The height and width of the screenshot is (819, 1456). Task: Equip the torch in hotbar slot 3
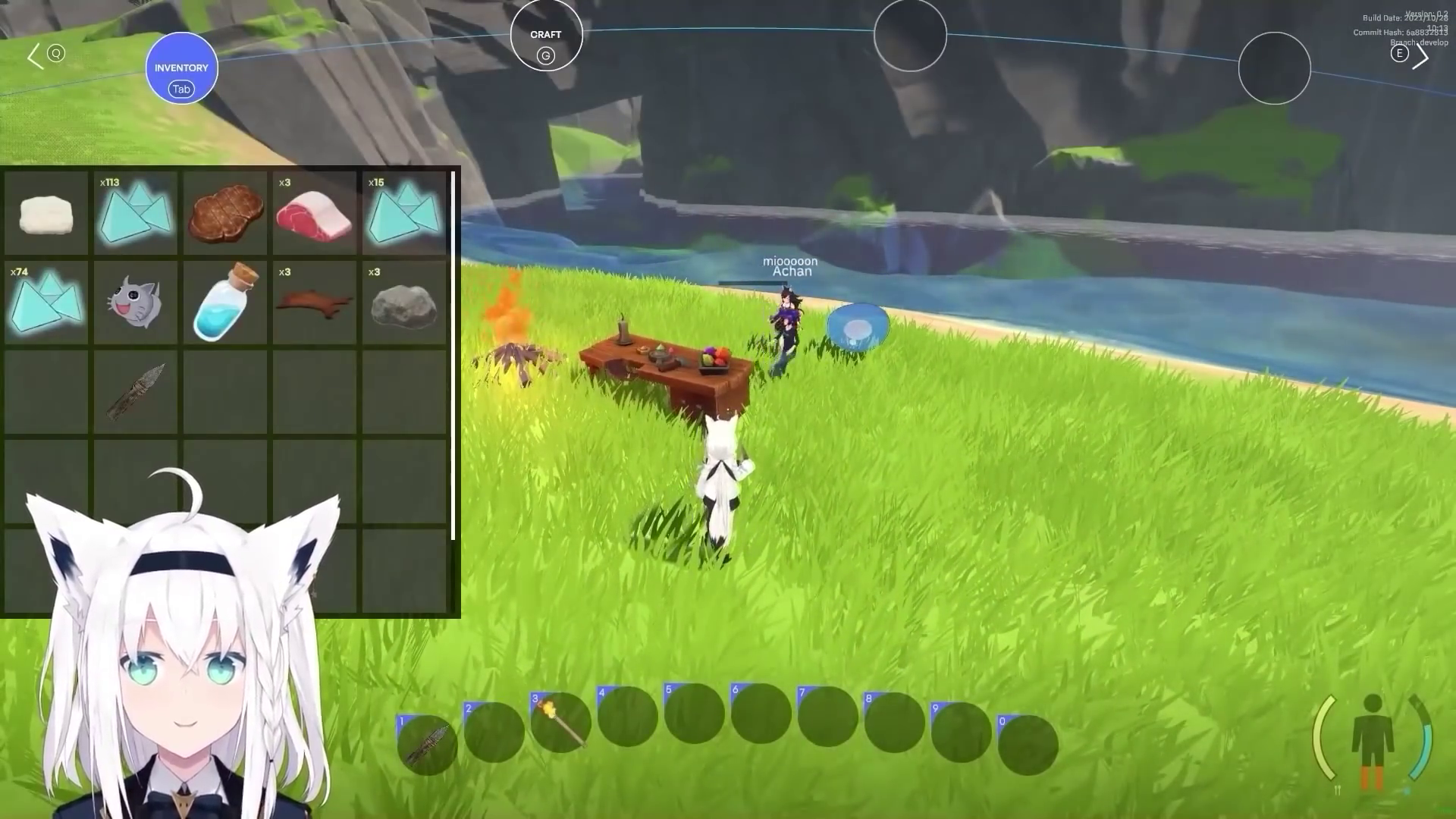[x=561, y=722]
